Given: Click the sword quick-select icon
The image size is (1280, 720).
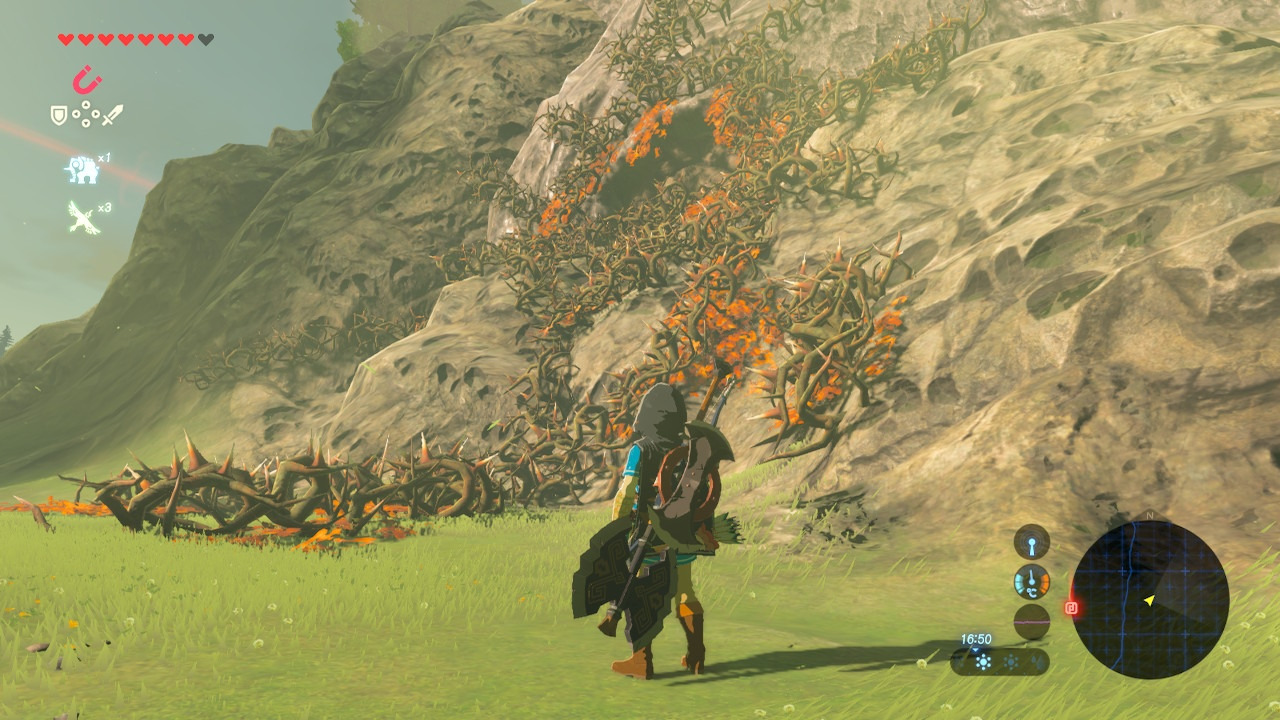Looking at the screenshot, I should [x=112, y=115].
